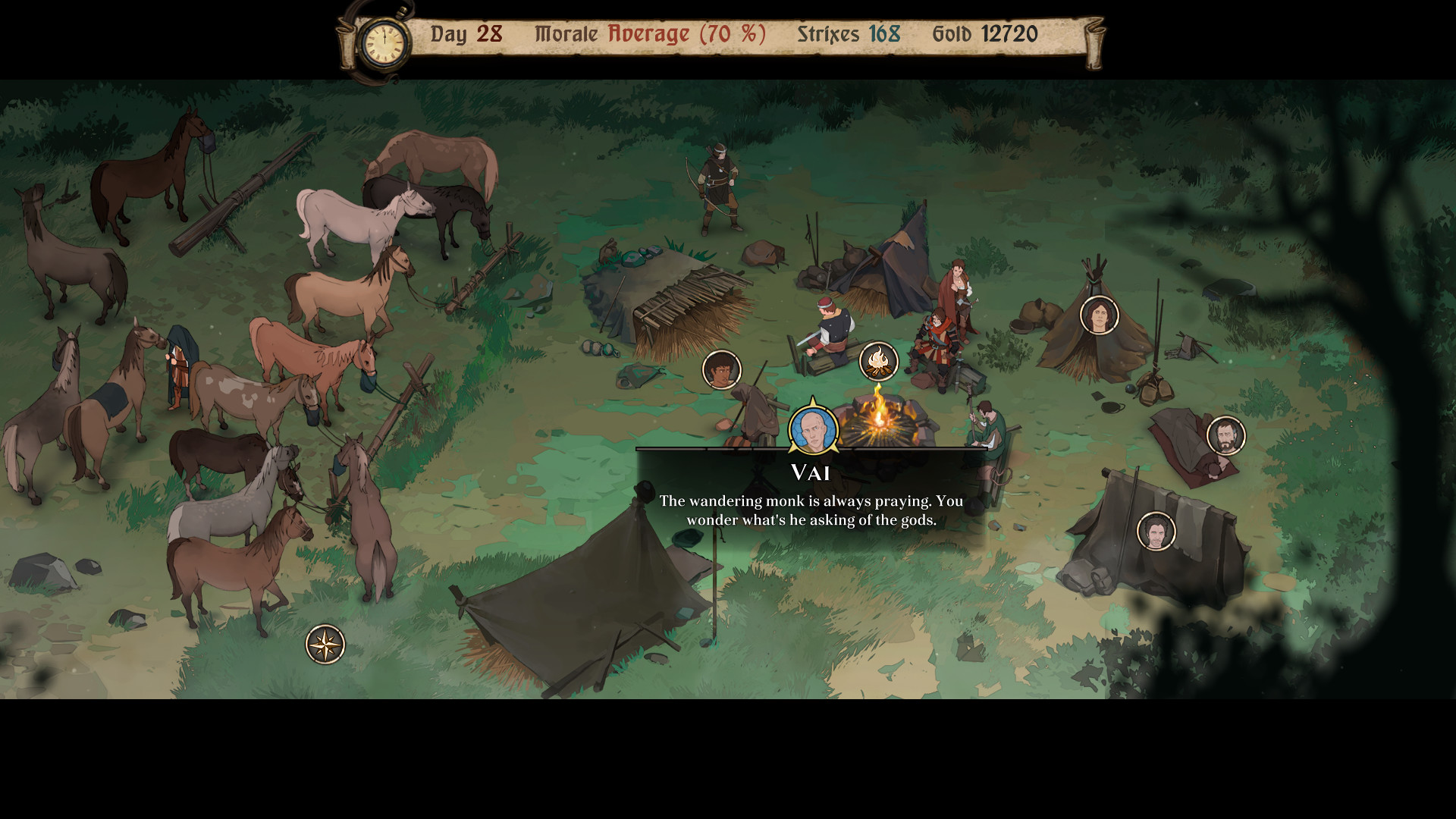
Task: Select the bearded man's portrait by the bedroll
Action: point(1225,436)
